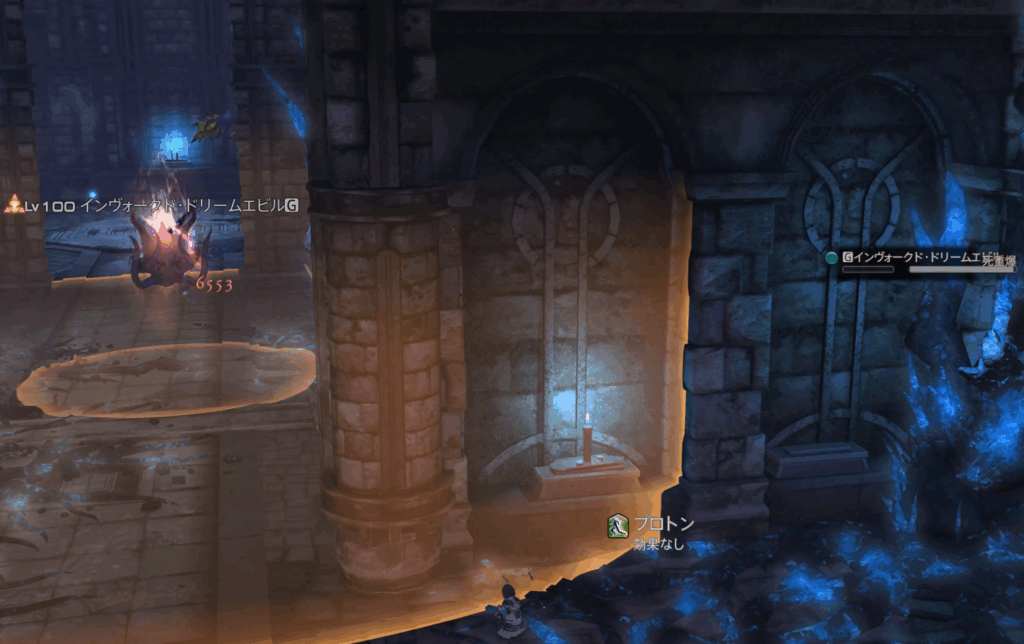The height and width of the screenshot is (644, 1024).
Task: Select インヴォークド・ドリームエビル entry with teal circle
Action: point(915,257)
